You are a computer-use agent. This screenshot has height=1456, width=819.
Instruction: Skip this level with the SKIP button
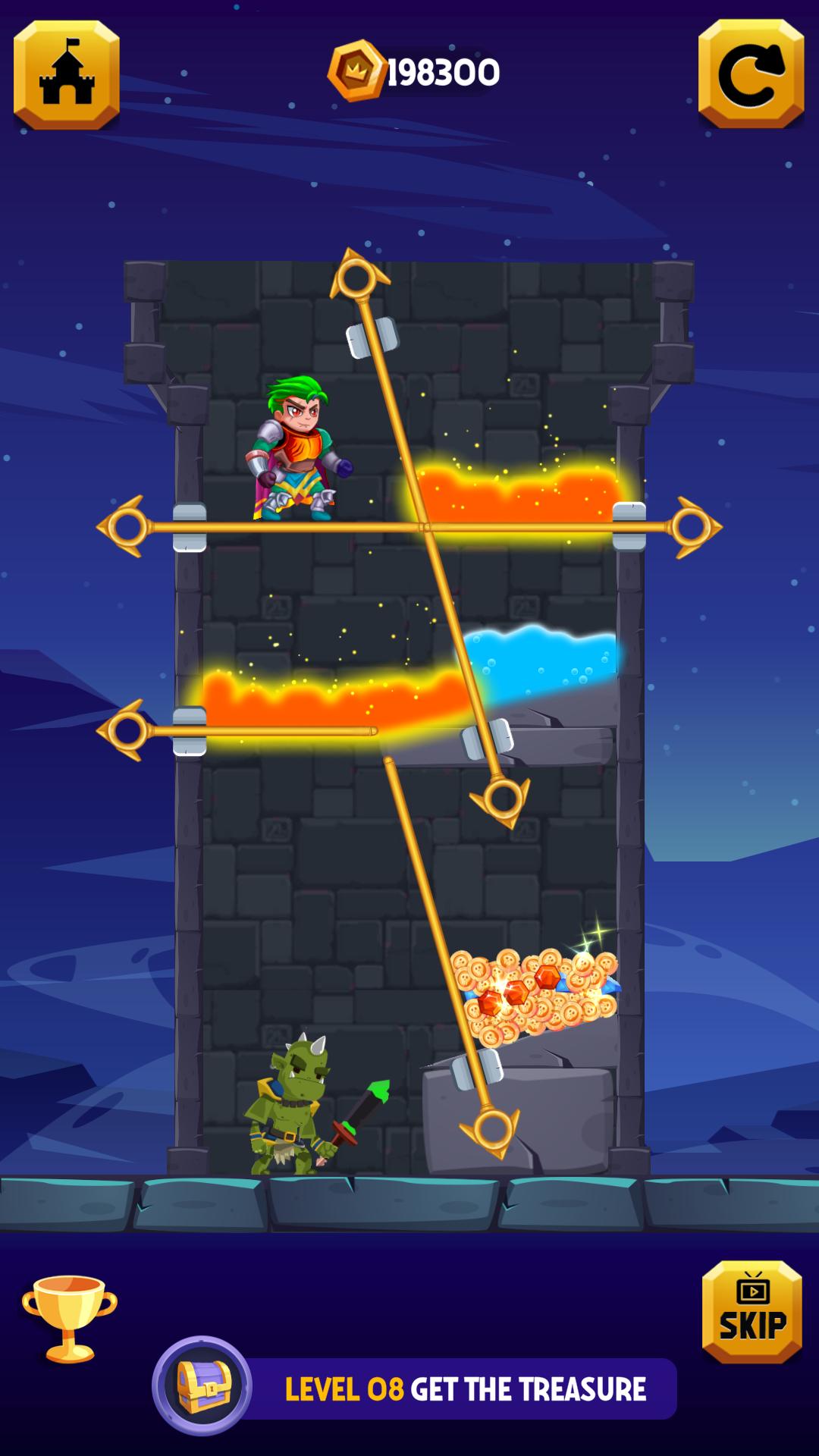(752, 1311)
